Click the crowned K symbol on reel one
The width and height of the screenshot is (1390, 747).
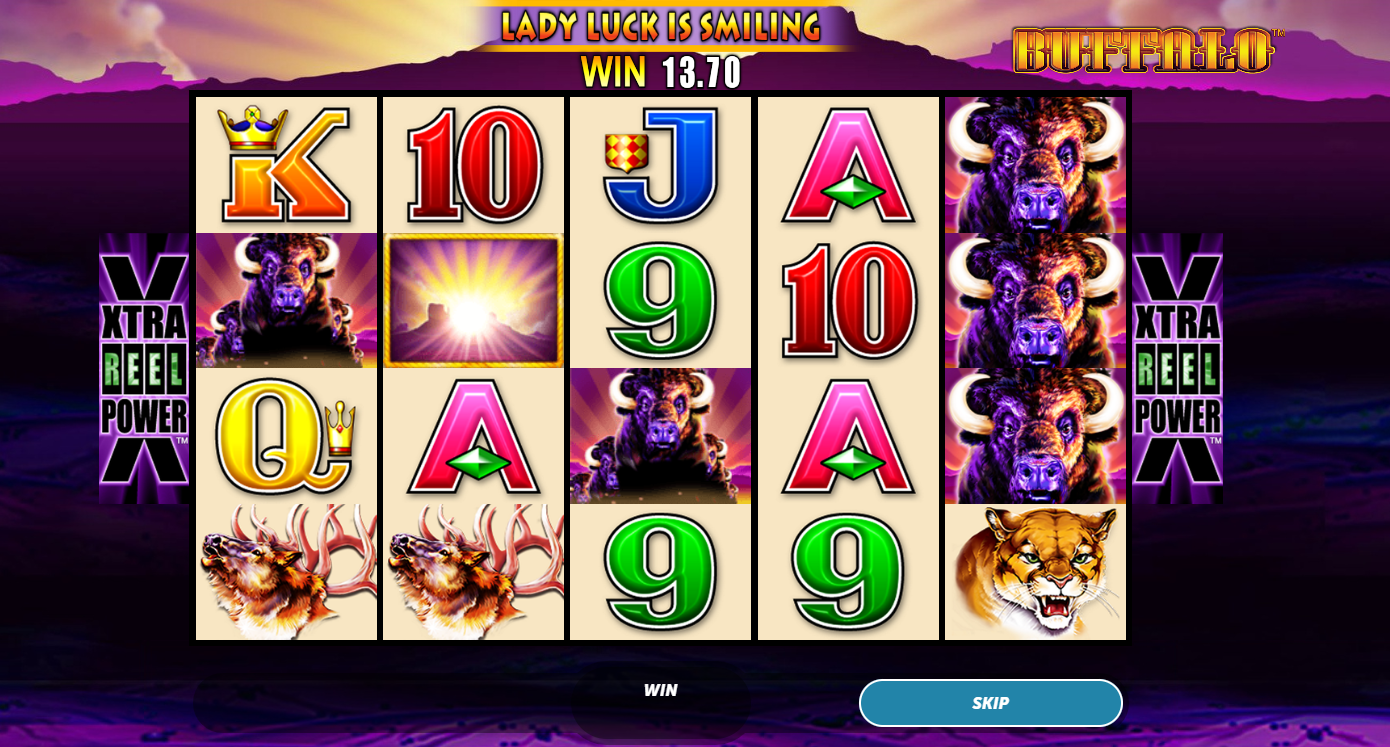pos(286,163)
